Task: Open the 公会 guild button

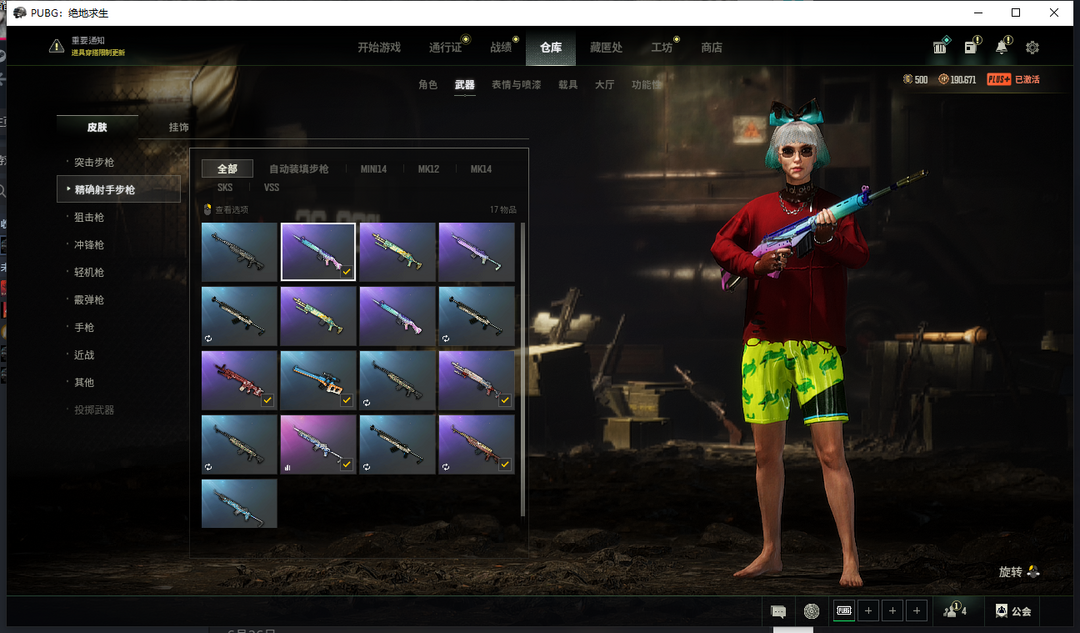Action: tap(1013, 610)
